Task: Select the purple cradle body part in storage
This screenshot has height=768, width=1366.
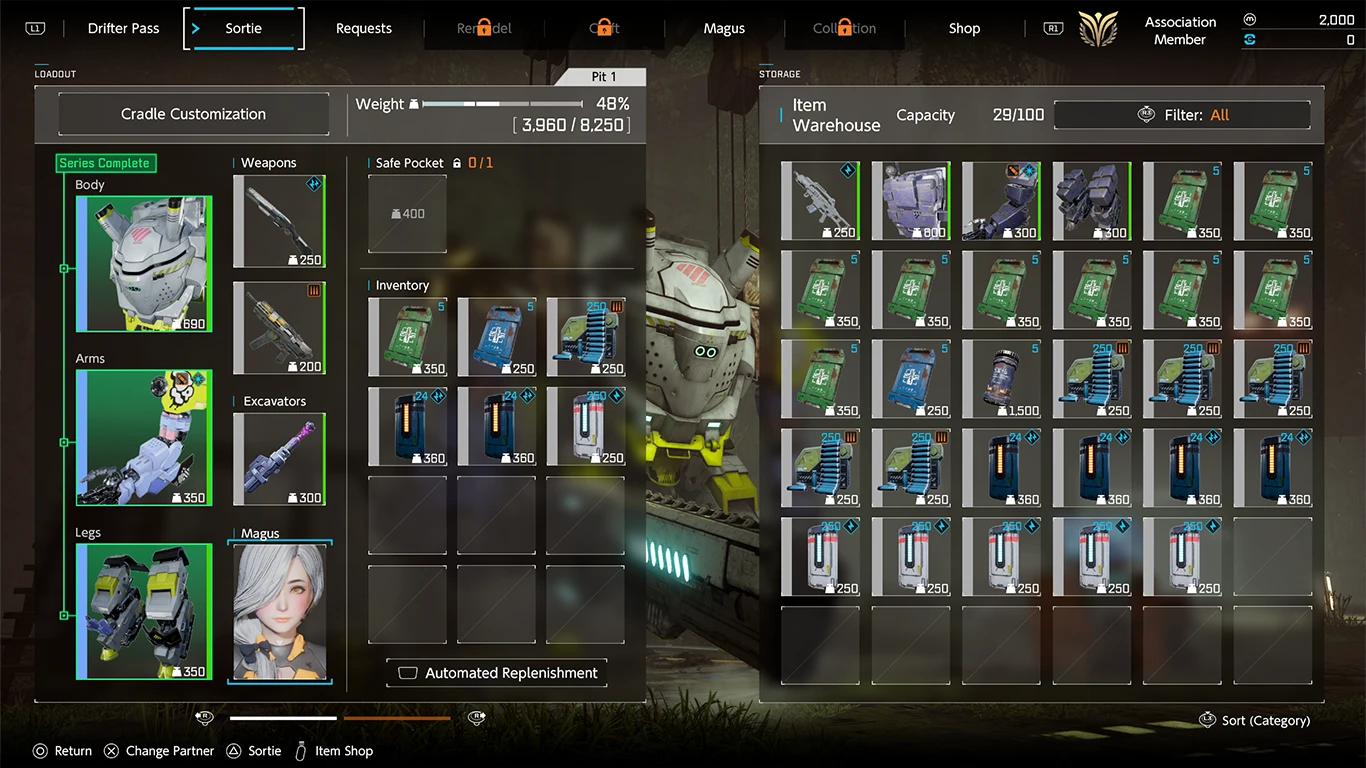Action: tap(911, 200)
